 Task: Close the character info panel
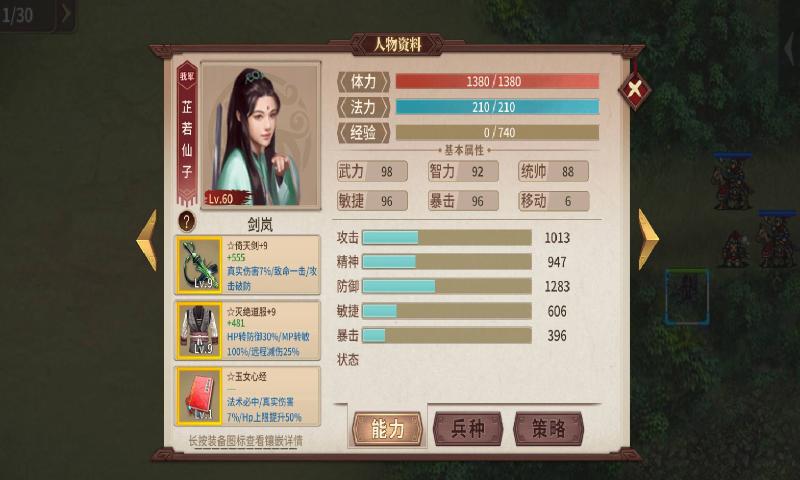[x=634, y=91]
